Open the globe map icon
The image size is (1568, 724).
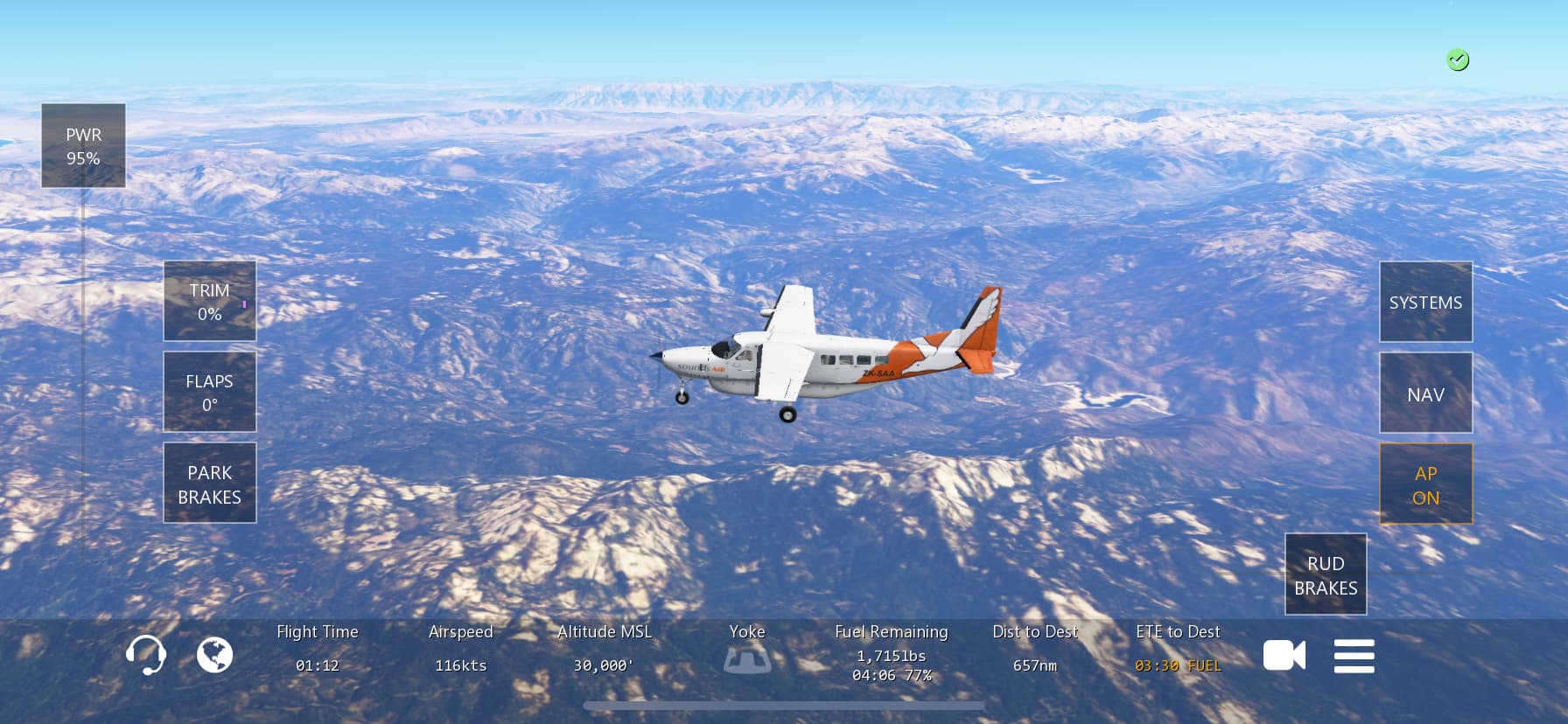coord(214,655)
